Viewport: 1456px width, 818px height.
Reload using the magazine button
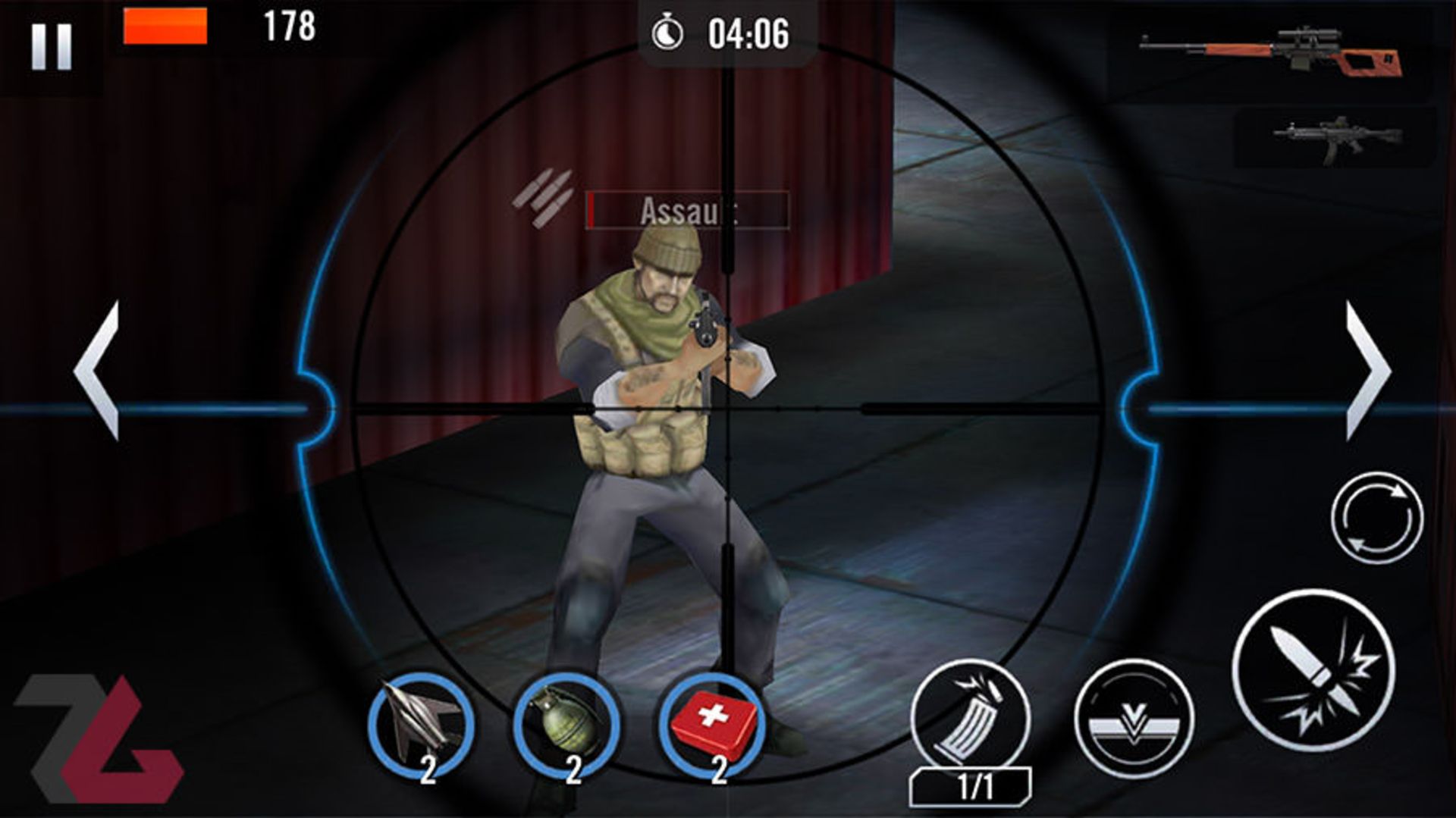click(x=971, y=717)
